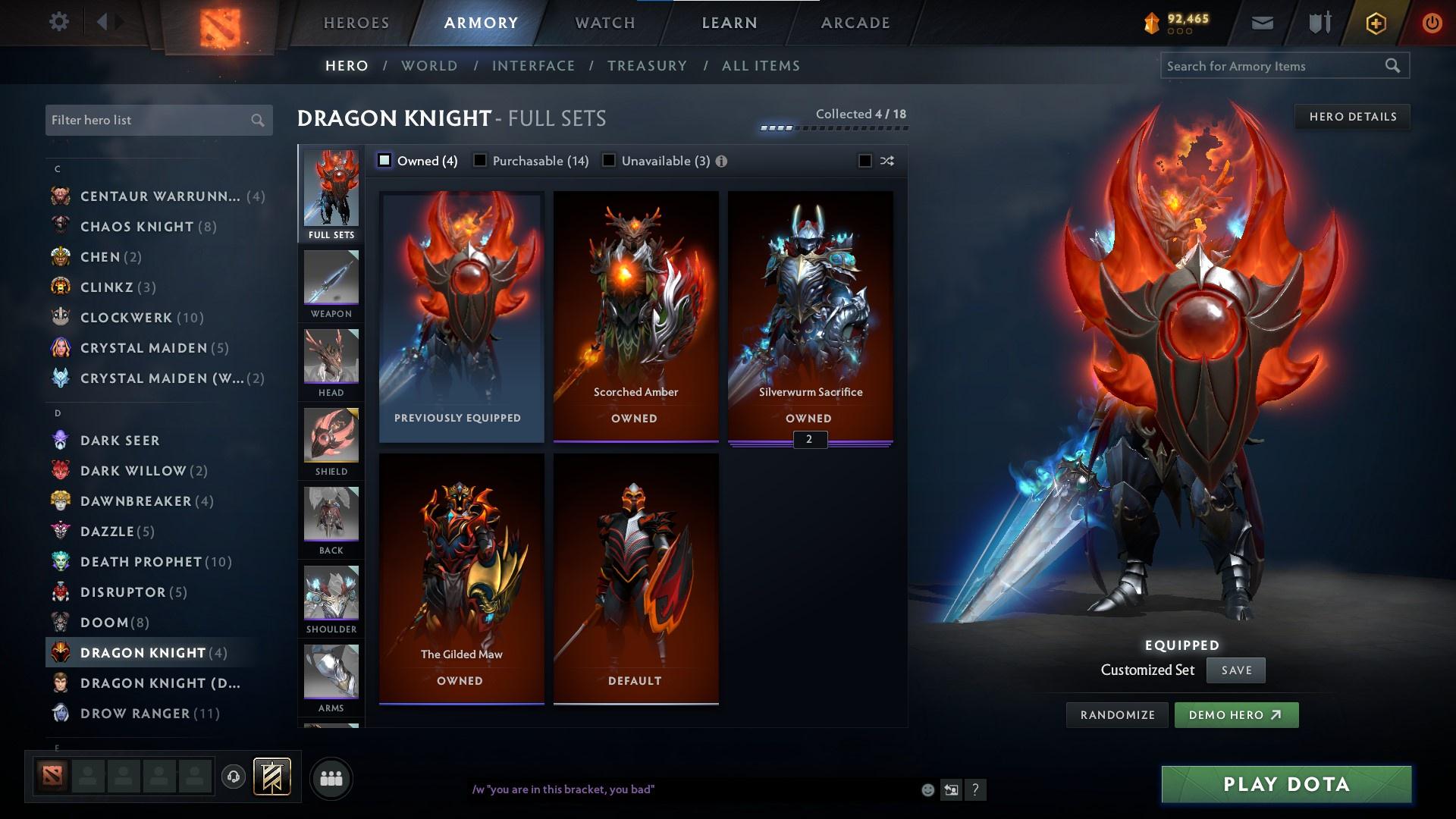Viewport: 1456px width, 819px height.
Task: Open the settings gear menu
Action: 59,21
